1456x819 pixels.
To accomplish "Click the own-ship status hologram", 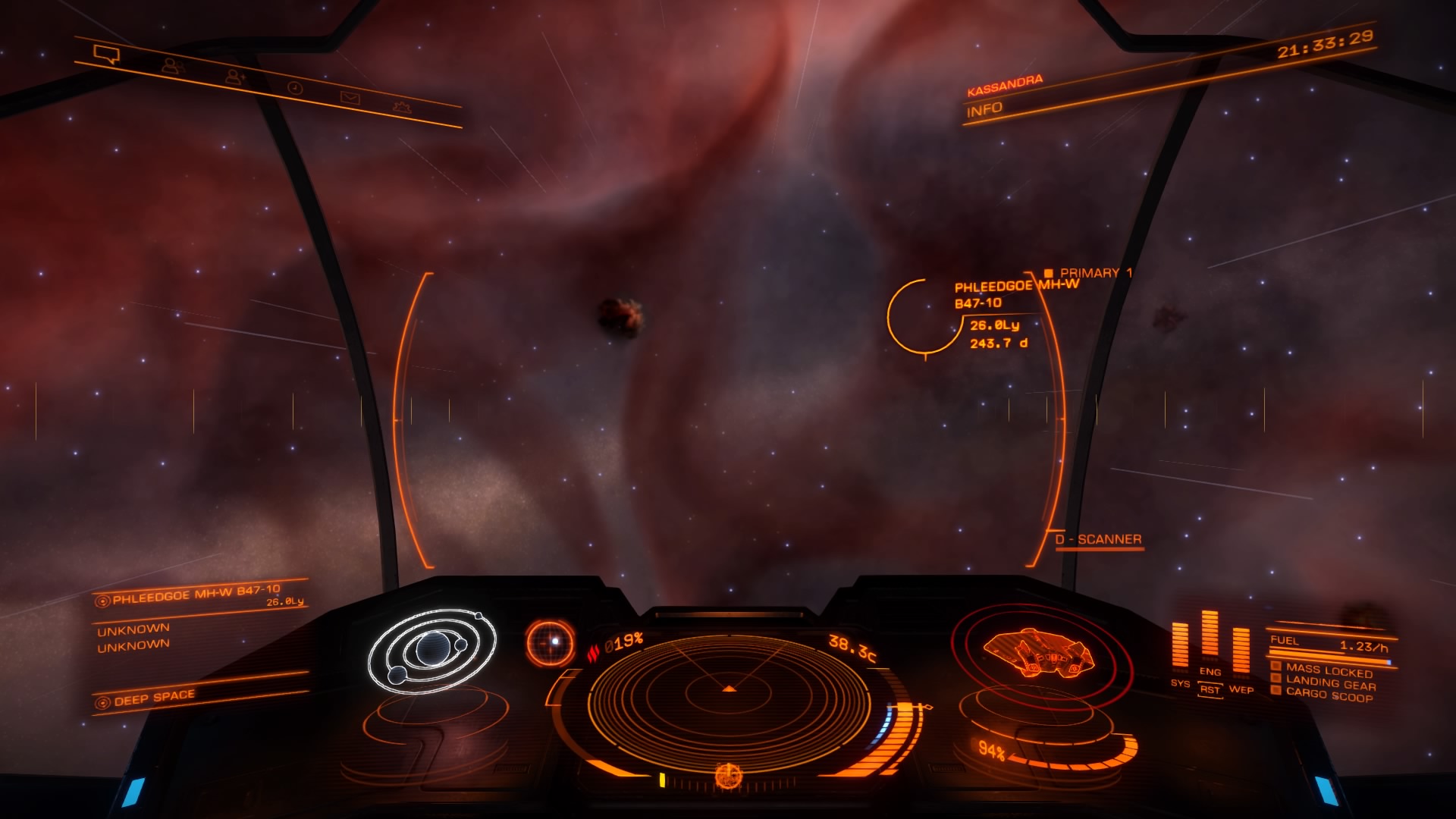I will click(x=1038, y=654).
